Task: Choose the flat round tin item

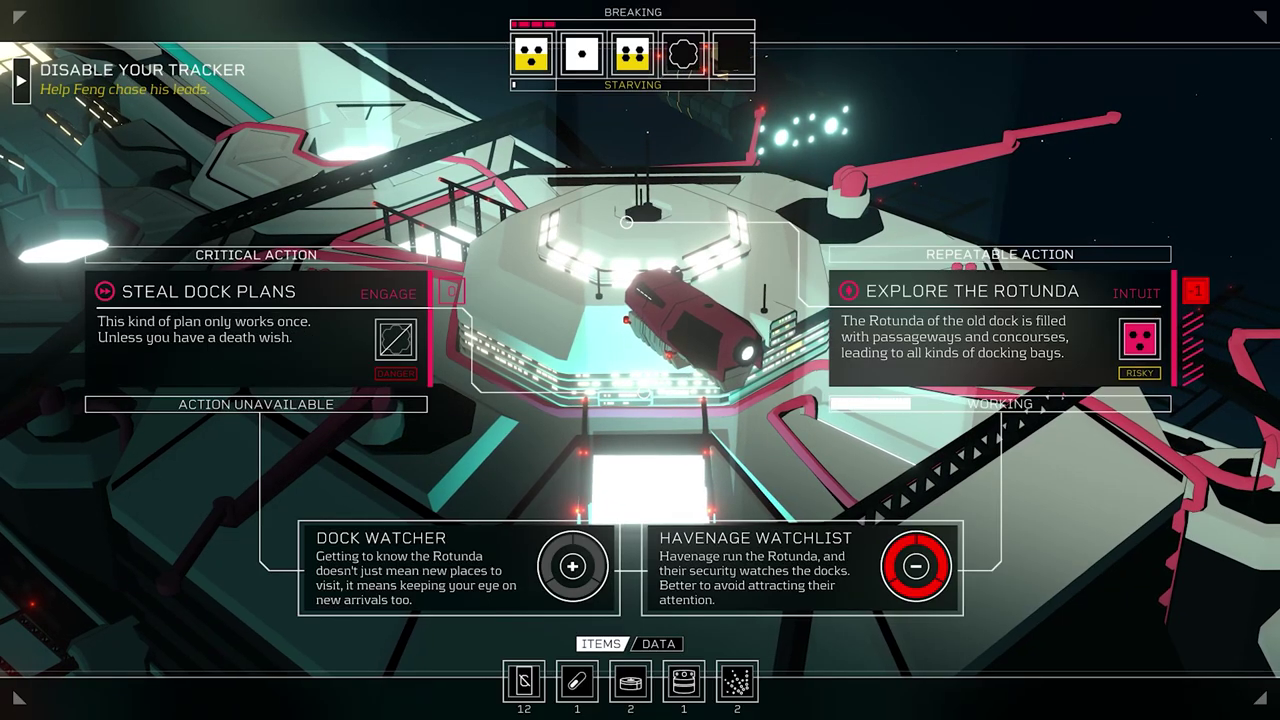Action: click(630, 682)
